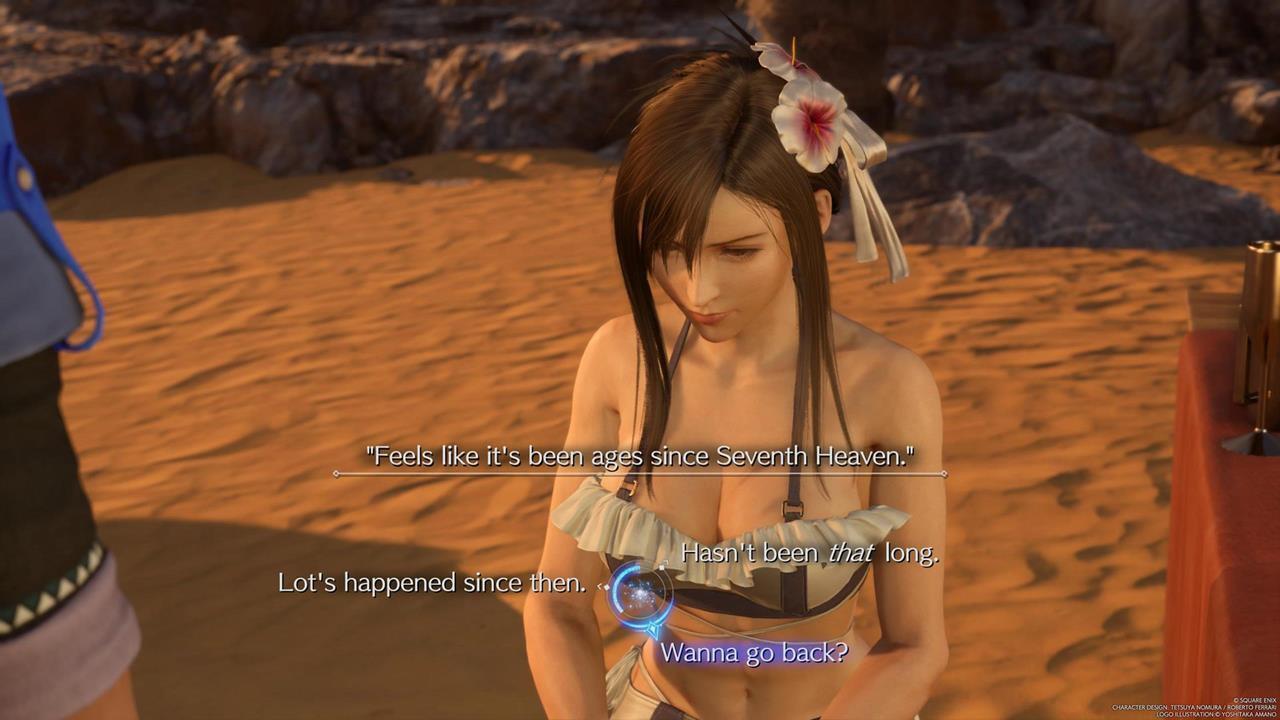Click the Square Enix copyright text

[1254, 700]
